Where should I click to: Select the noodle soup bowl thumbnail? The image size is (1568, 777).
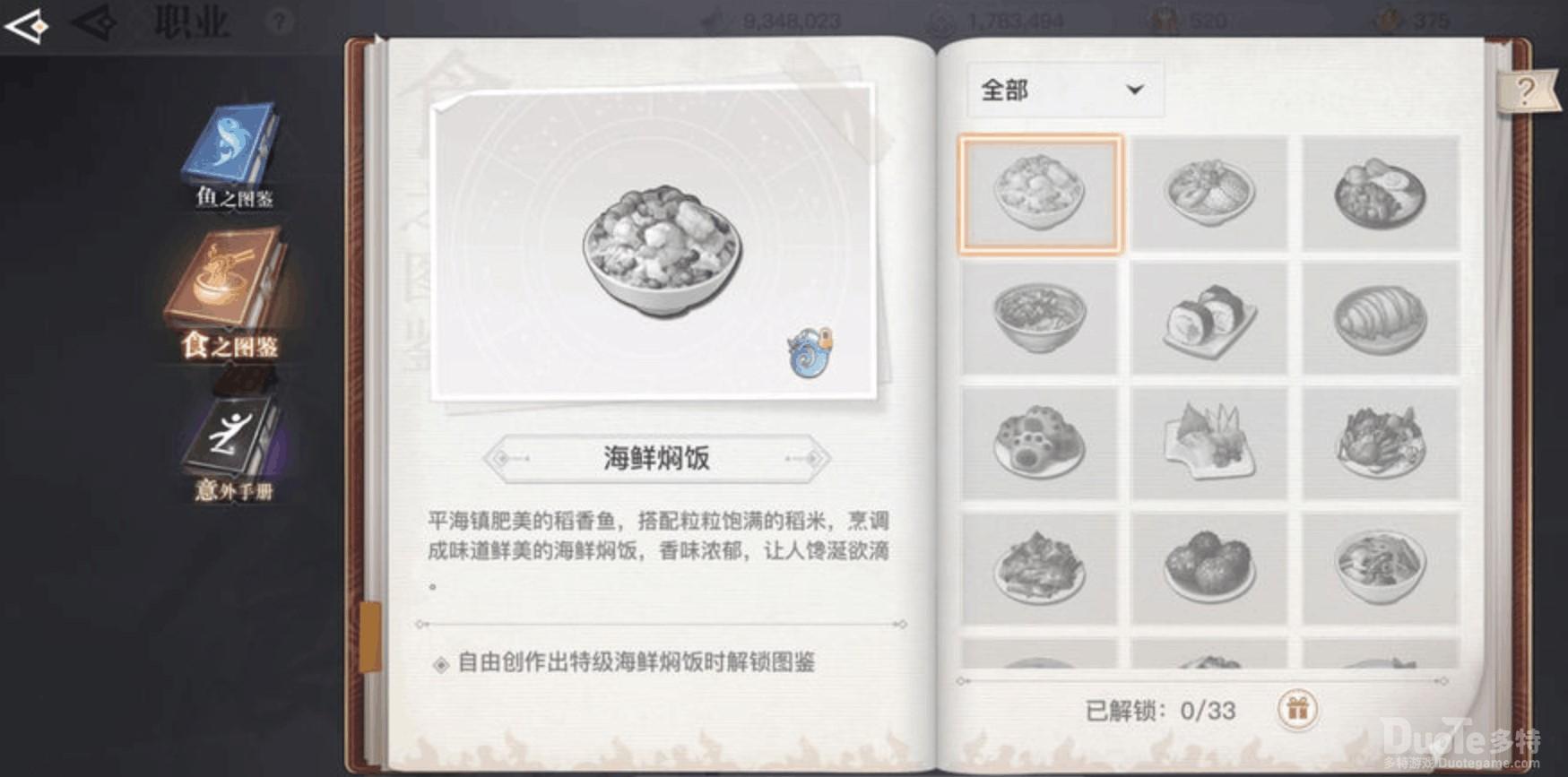[1040, 318]
